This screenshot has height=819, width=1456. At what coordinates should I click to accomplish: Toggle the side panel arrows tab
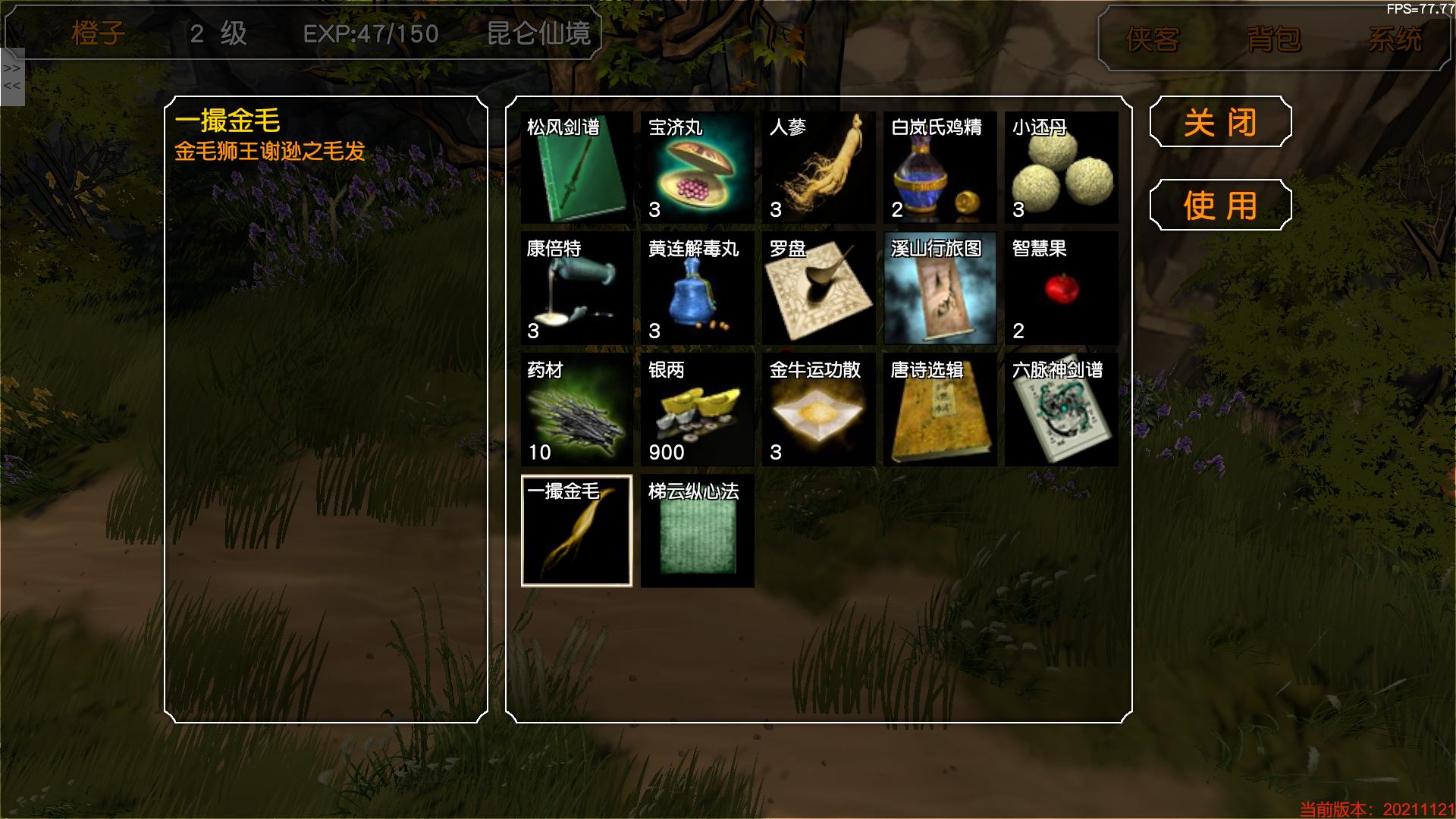[x=12, y=77]
